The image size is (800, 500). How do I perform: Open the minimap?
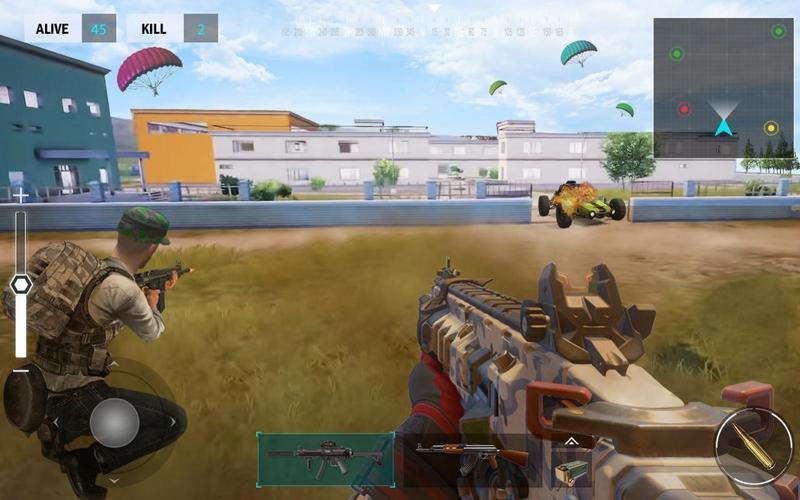[723, 87]
